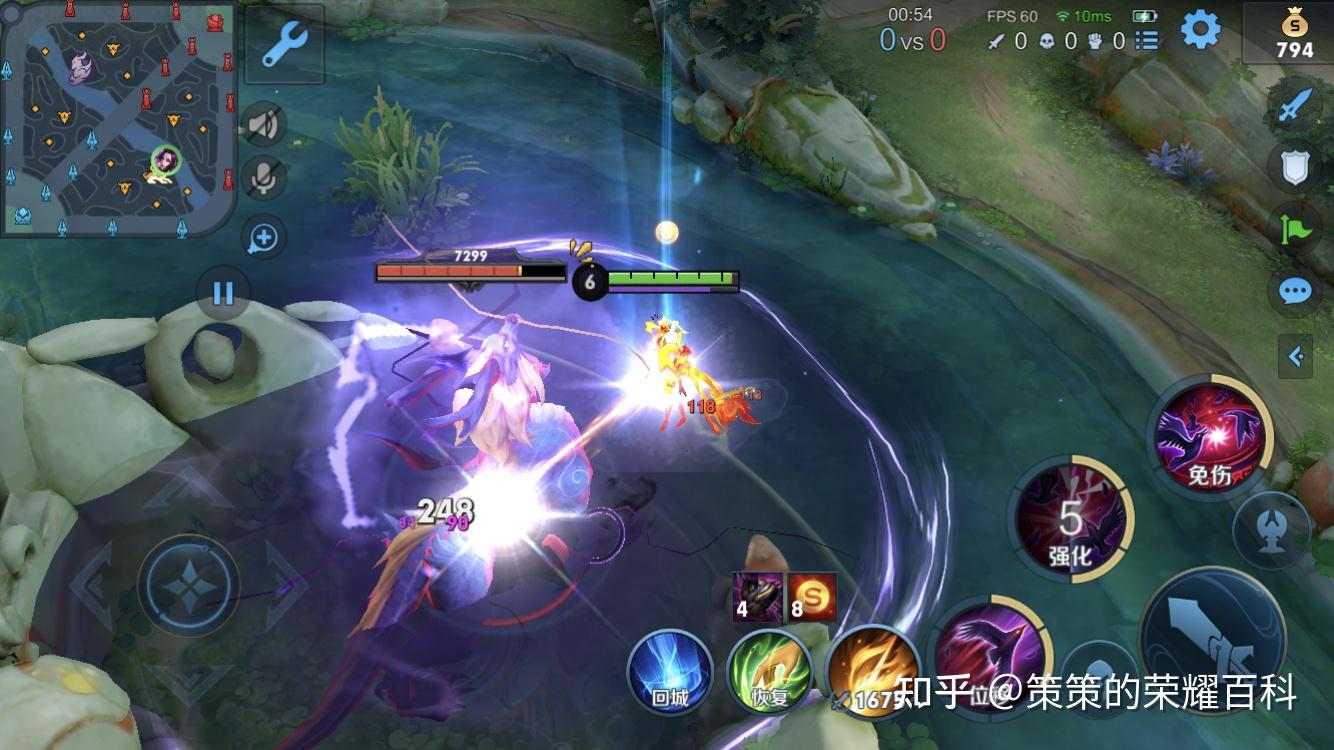Collapse the side panel with the arrow
This screenshot has width=1334, height=750.
pos(1296,356)
